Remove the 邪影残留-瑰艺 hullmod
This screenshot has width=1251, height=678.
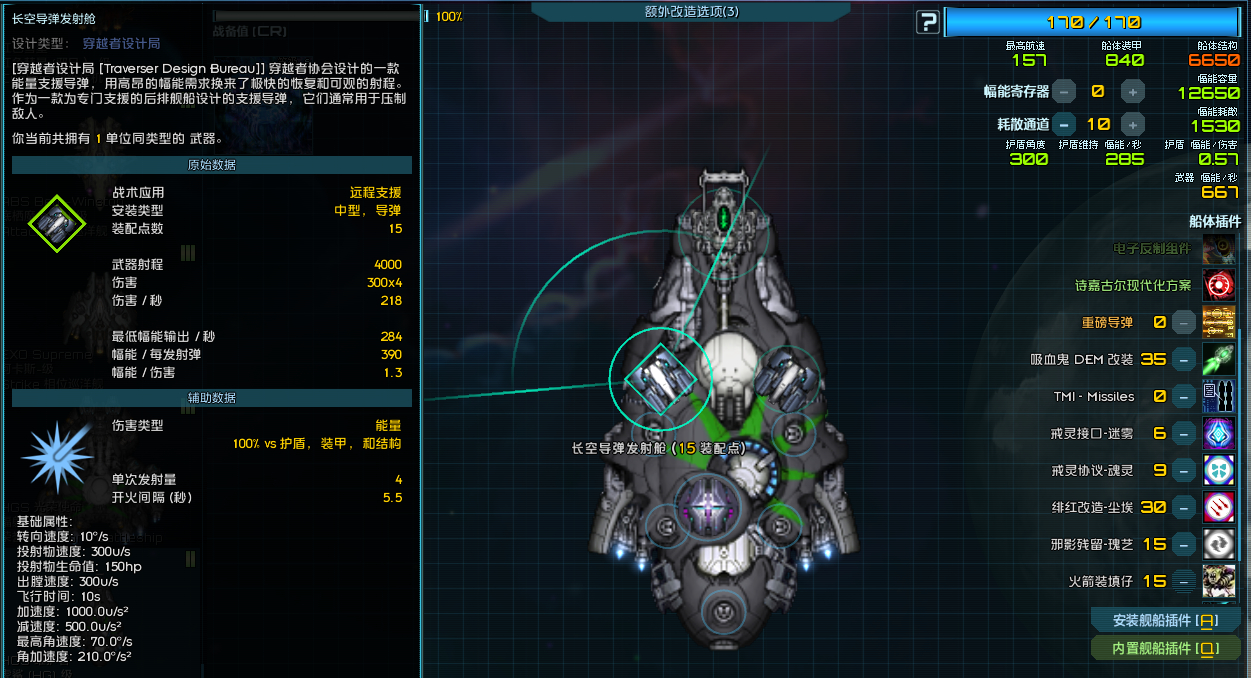click(1184, 544)
